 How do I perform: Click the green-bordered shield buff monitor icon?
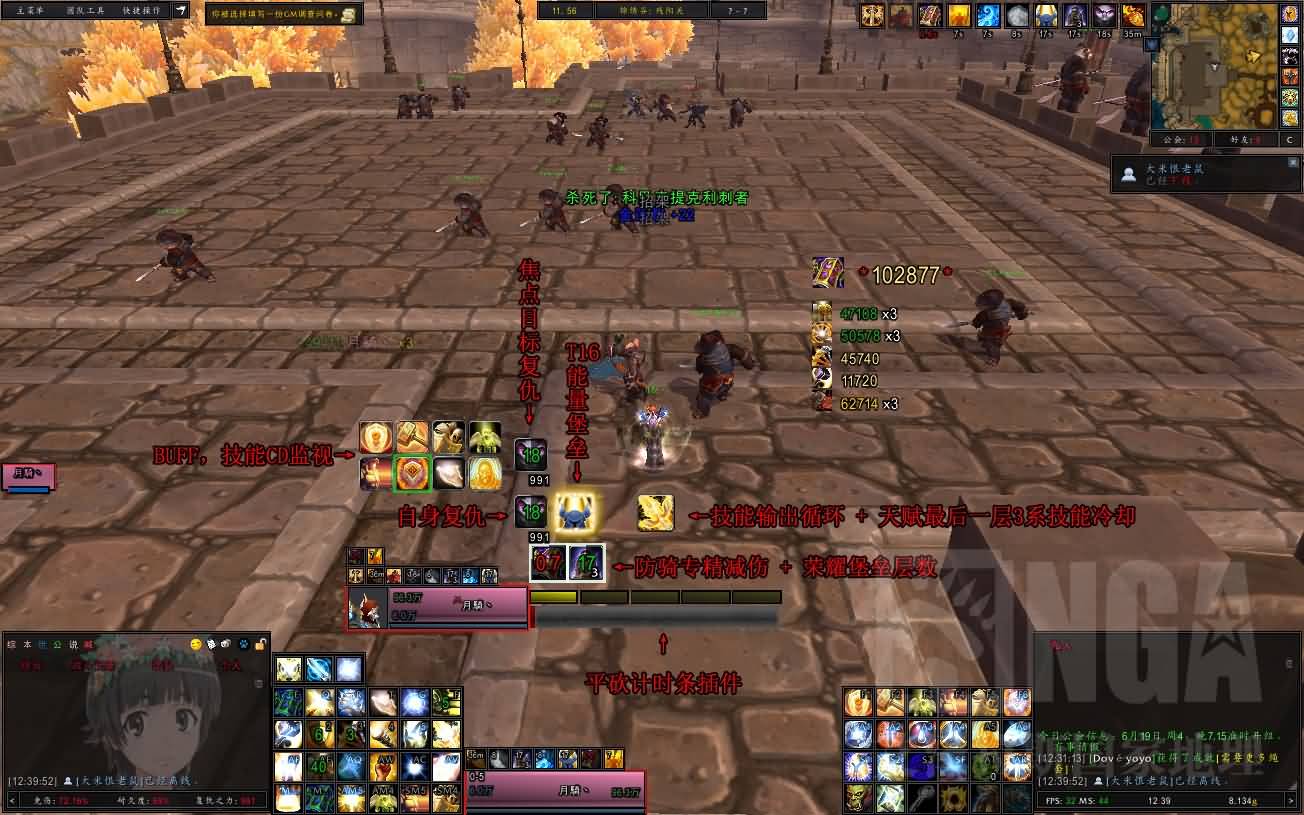coord(412,473)
